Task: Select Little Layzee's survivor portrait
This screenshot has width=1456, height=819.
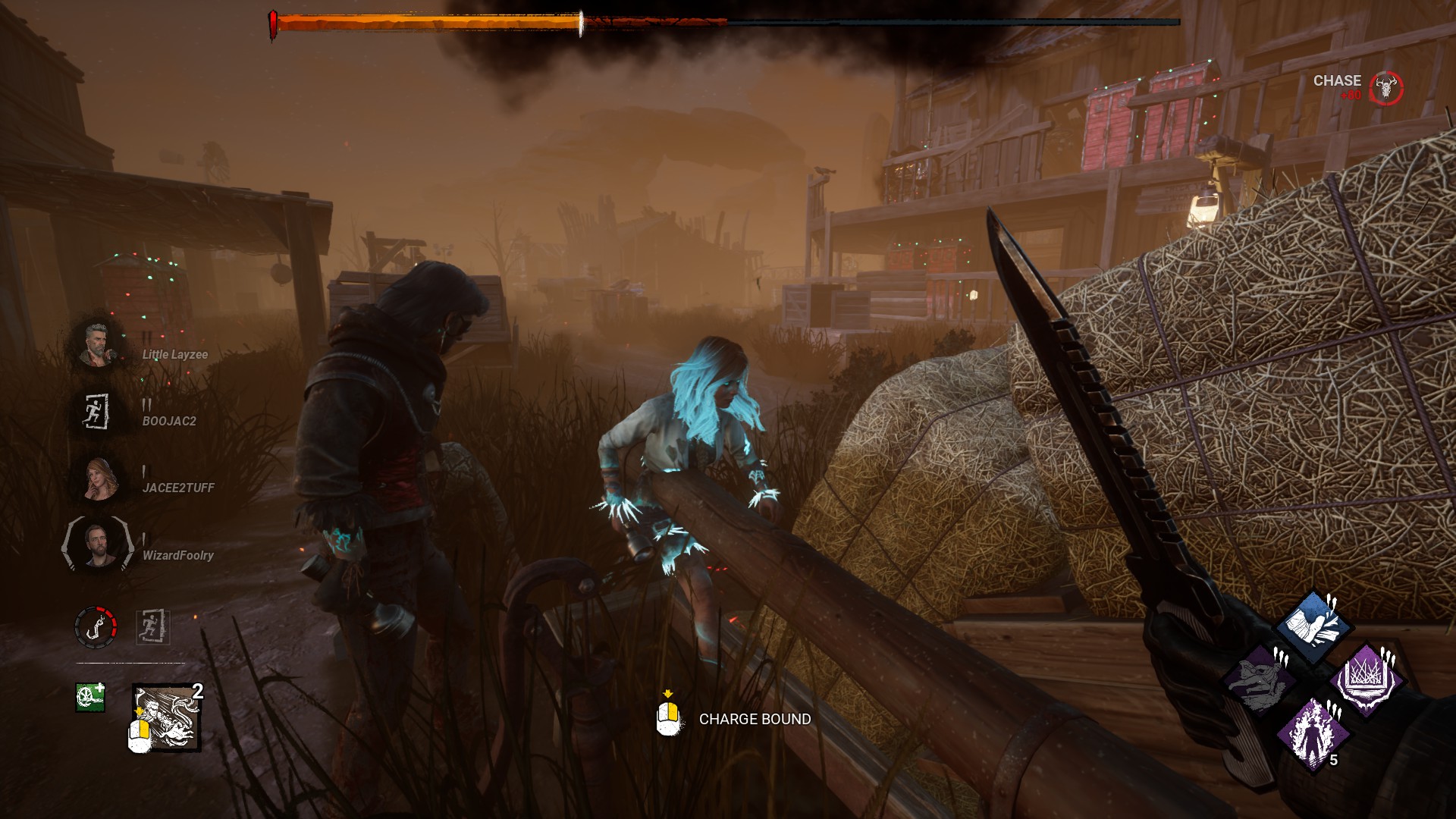Action: tap(97, 345)
